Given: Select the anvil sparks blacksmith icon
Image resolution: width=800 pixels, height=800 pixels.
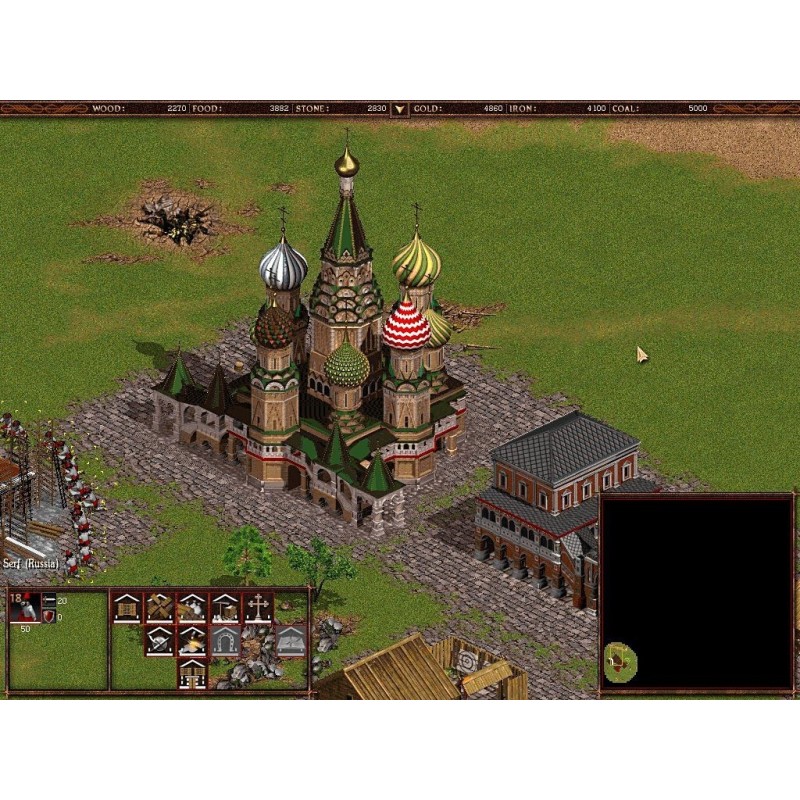Looking at the screenshot, I should click(x=192, y=640).
